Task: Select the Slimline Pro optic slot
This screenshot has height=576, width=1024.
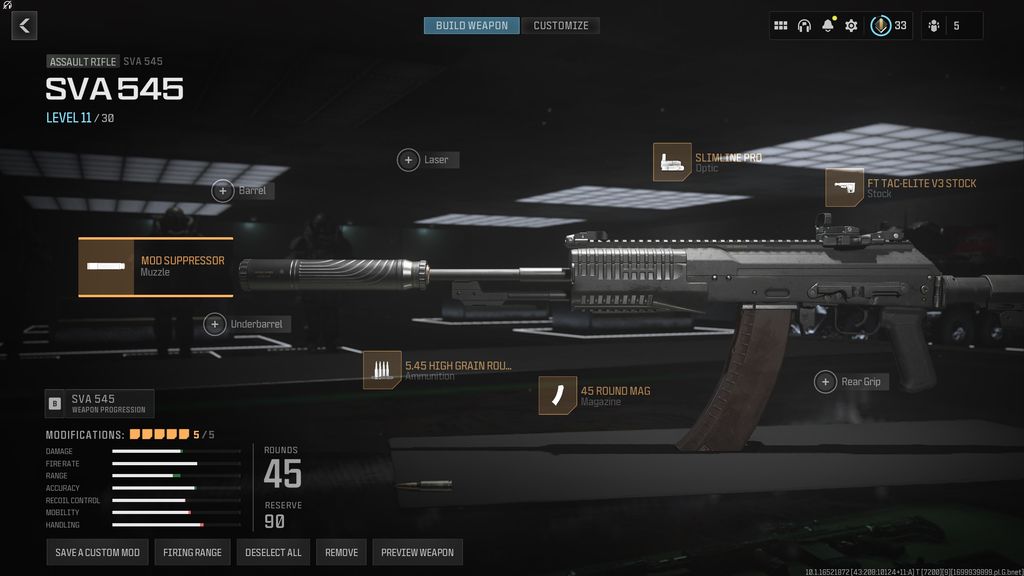Action: [x=672, y=162]
